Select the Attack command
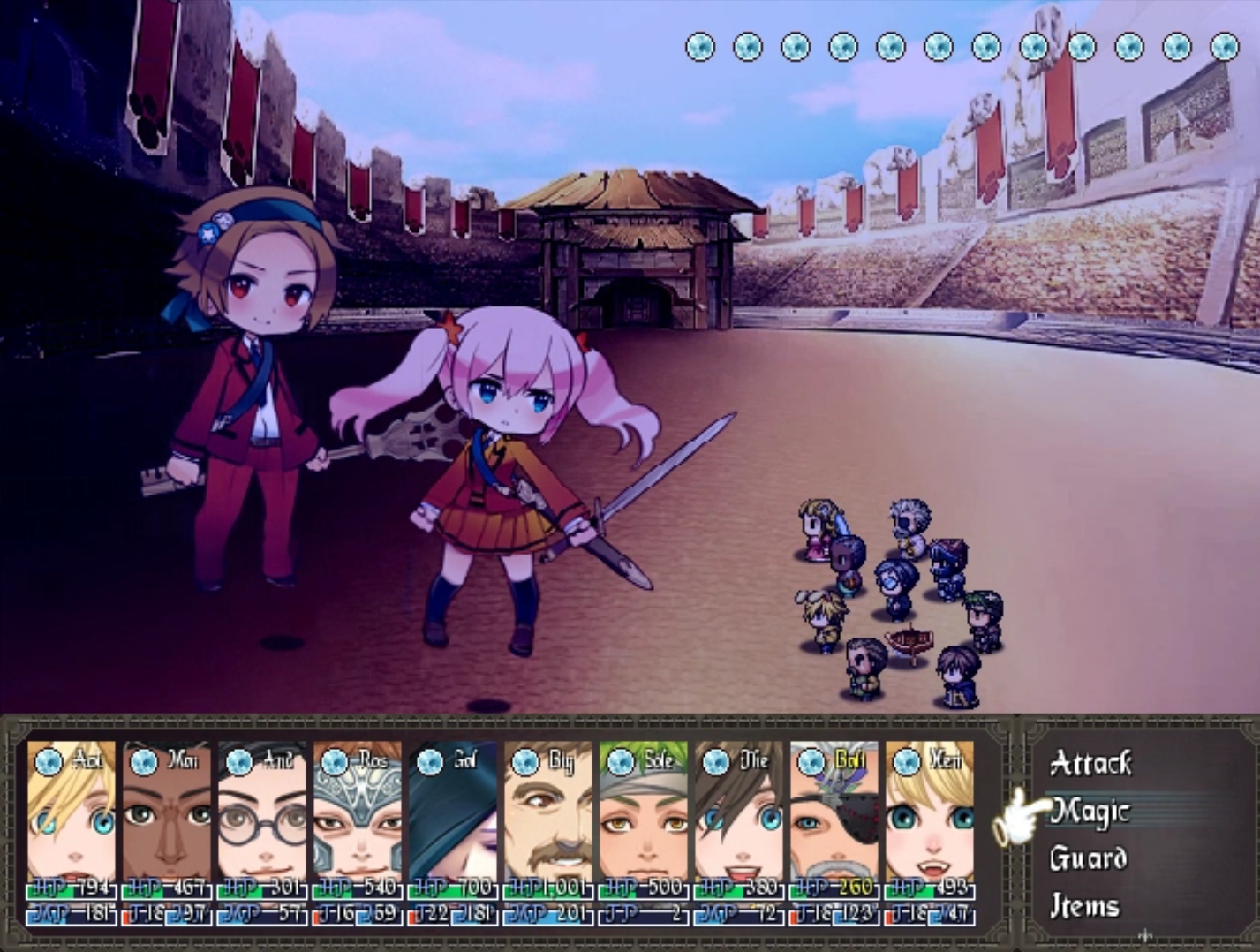 (1091, 763)
